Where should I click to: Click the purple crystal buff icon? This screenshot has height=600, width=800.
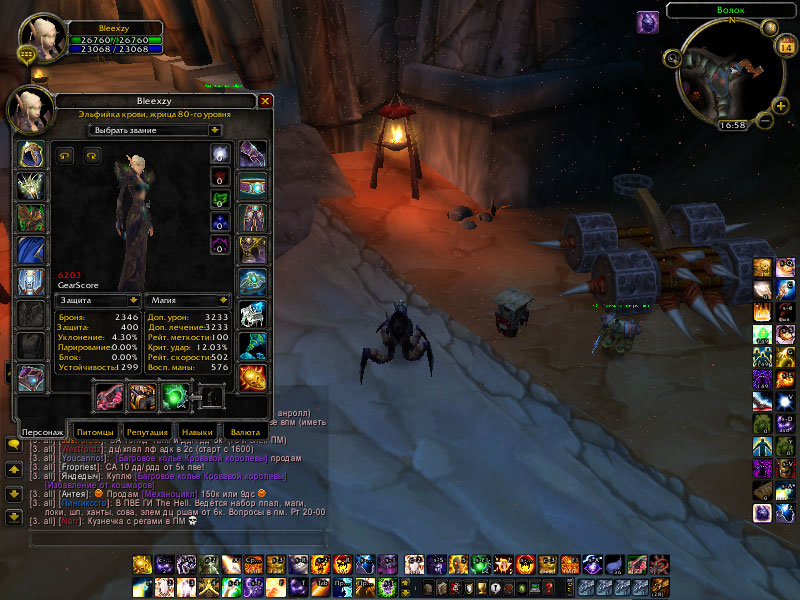tap(648, 20)
